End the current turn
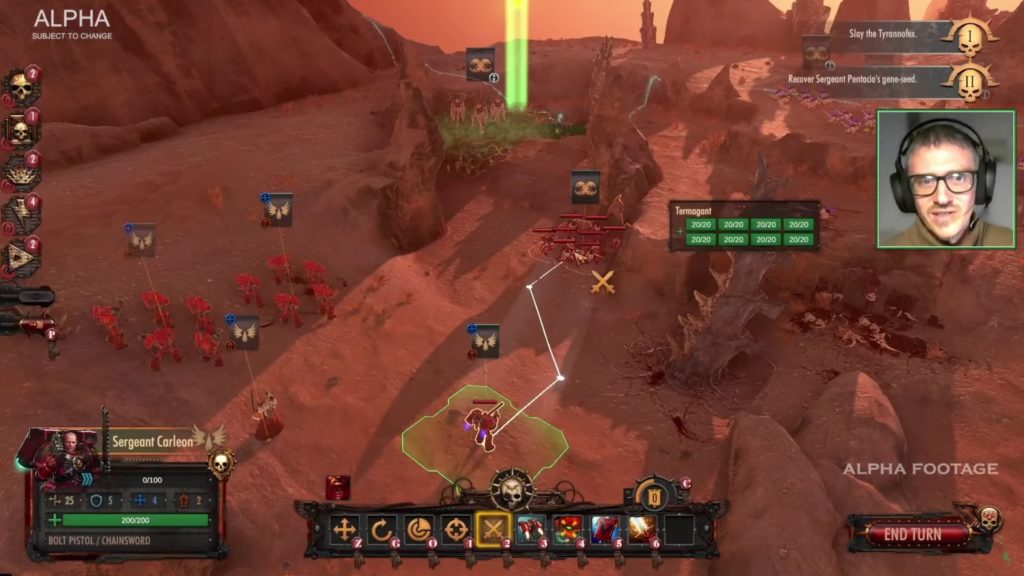This screenshot has width=1024, height=576. 912,534
